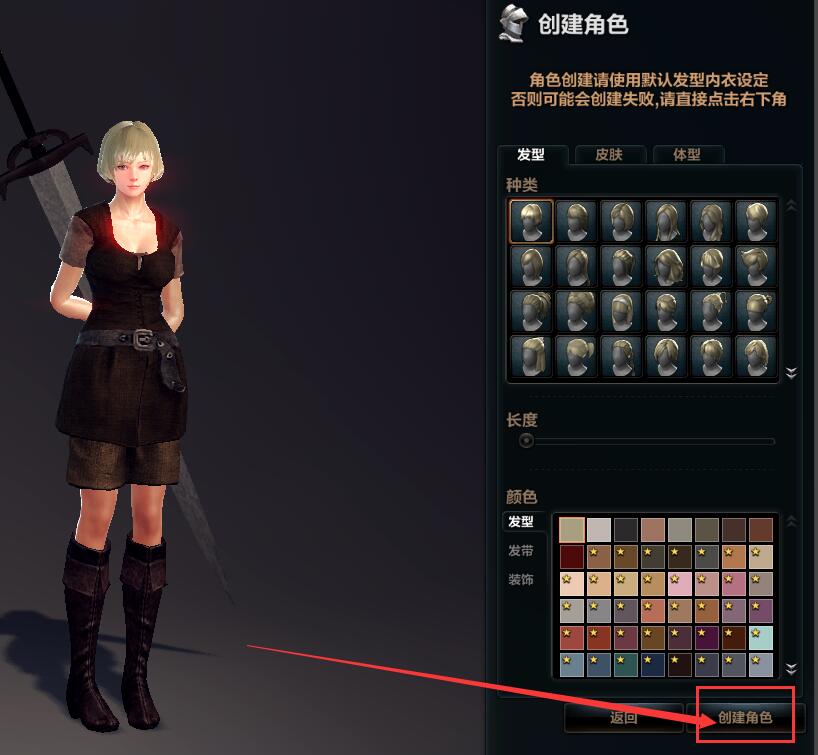Select the dark red swatch without a star
This screenshot has height=755, width=818.
point(572,556)
